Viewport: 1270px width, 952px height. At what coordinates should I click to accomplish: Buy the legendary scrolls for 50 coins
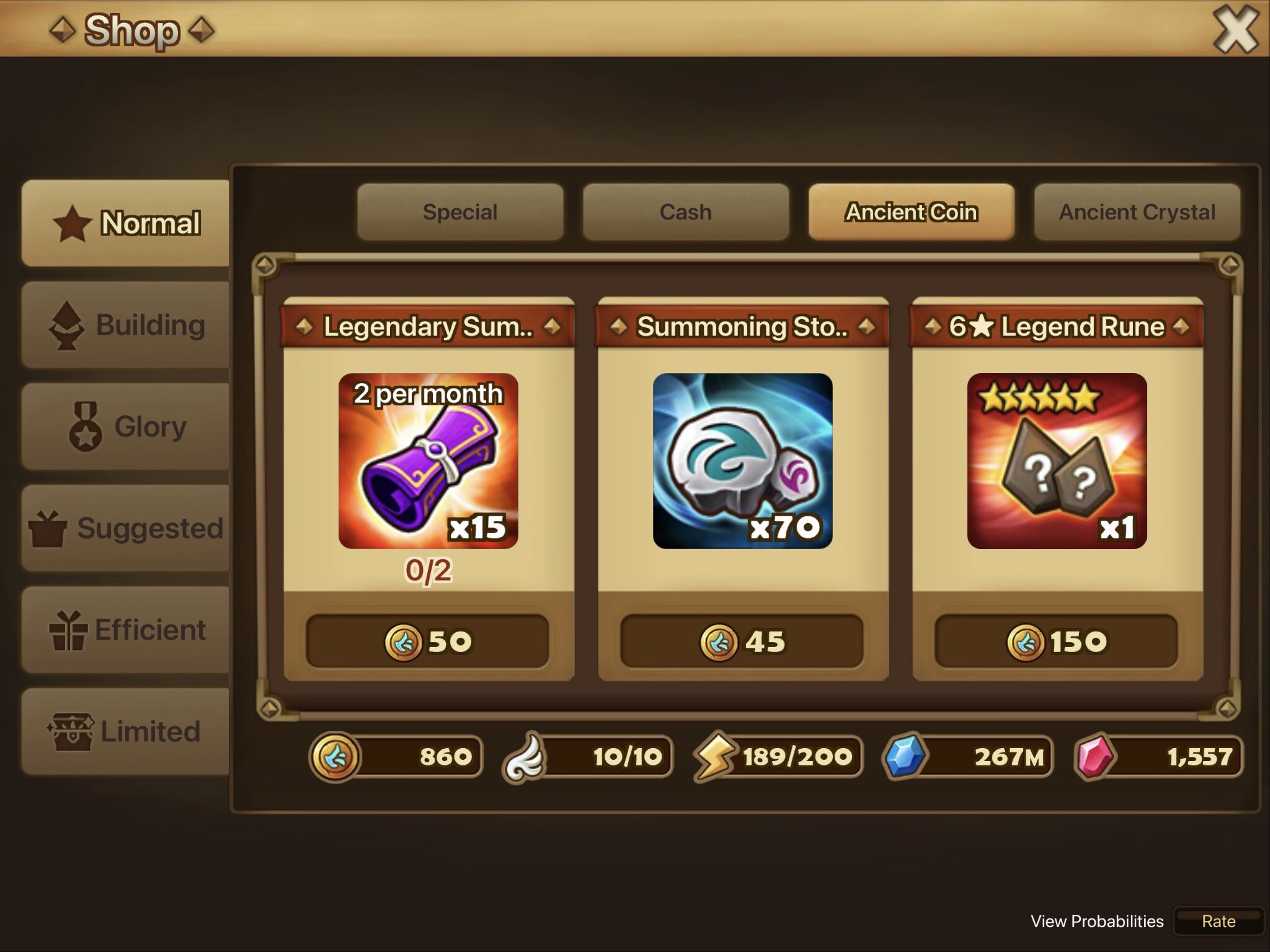pos(428,641)
